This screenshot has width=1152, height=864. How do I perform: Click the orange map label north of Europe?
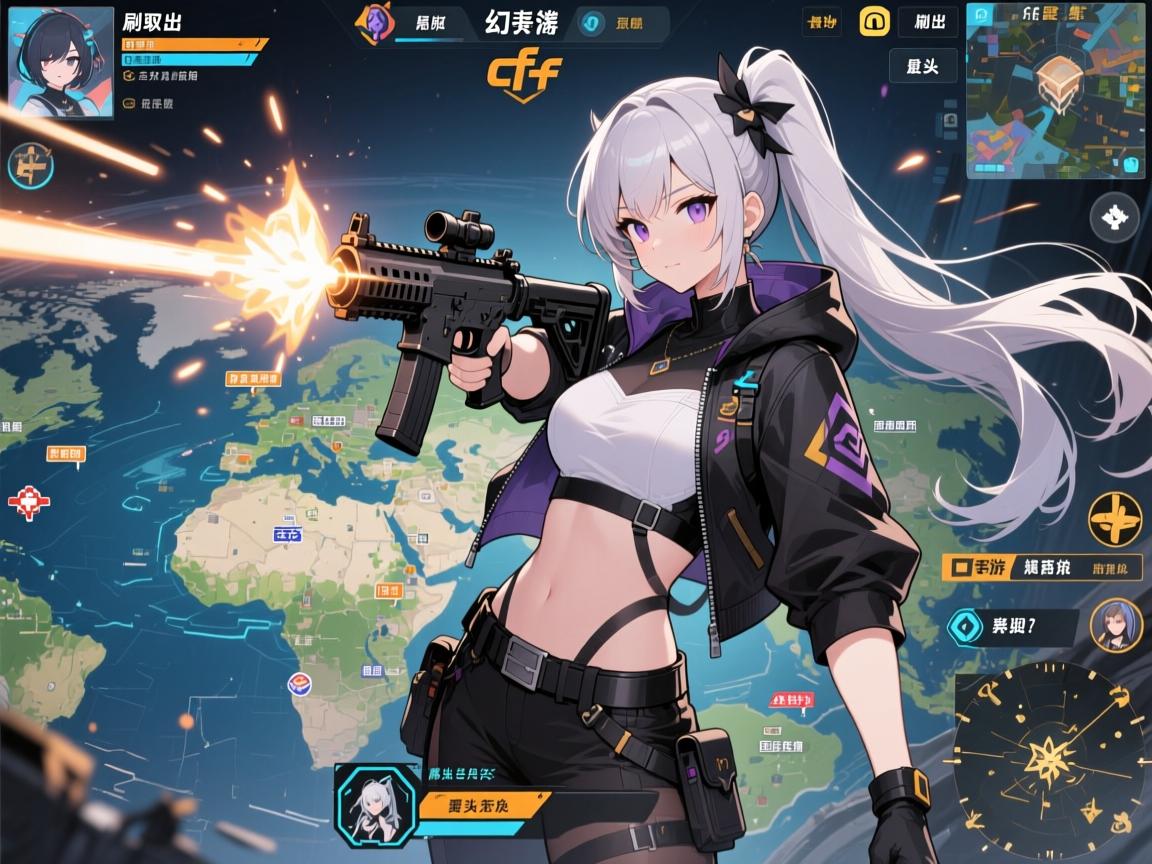point(253,379)
